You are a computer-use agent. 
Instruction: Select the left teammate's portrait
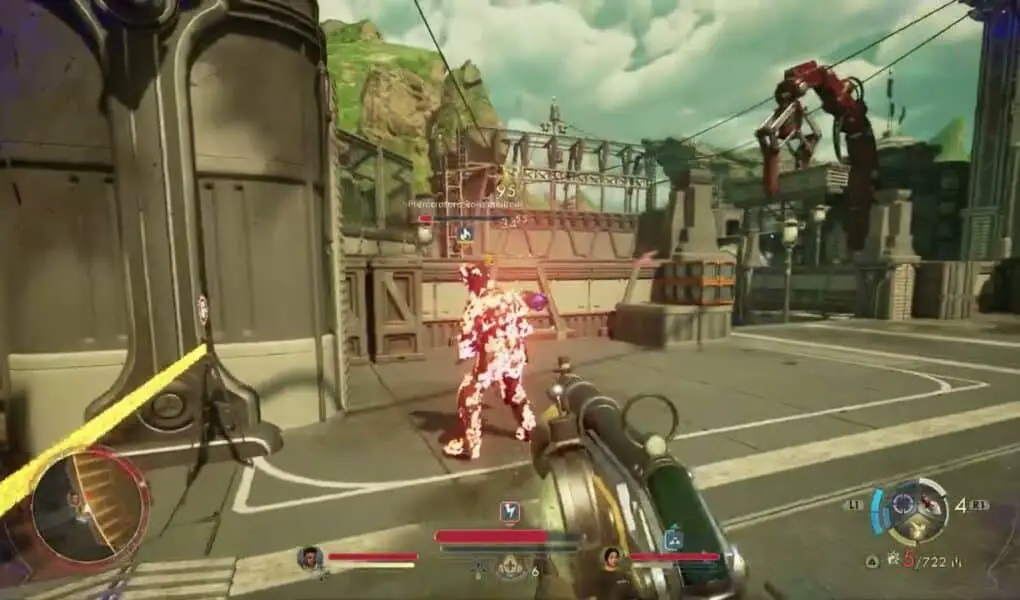coord(310,558)
